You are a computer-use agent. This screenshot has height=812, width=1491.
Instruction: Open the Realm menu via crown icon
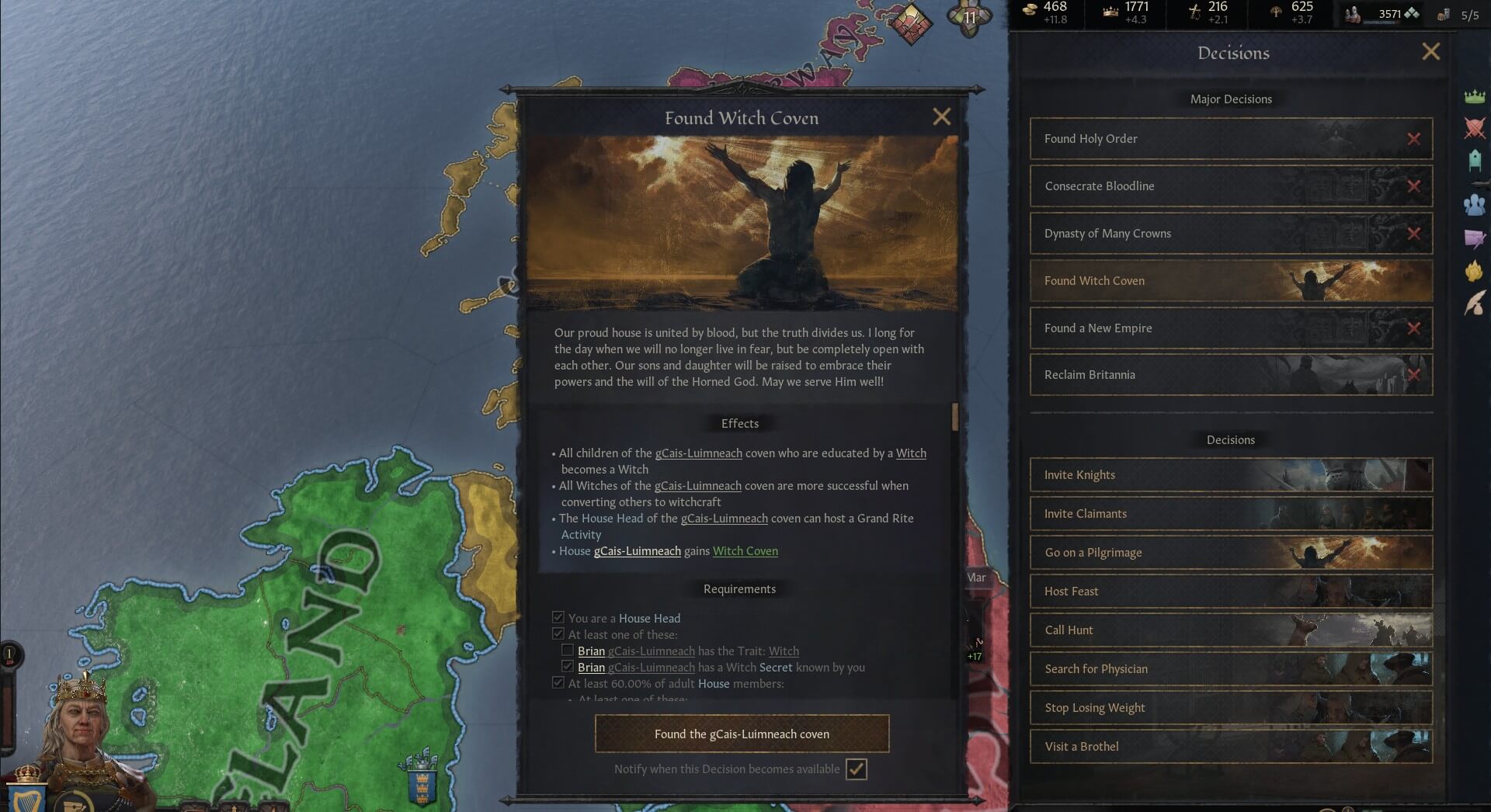(1473, 96)
